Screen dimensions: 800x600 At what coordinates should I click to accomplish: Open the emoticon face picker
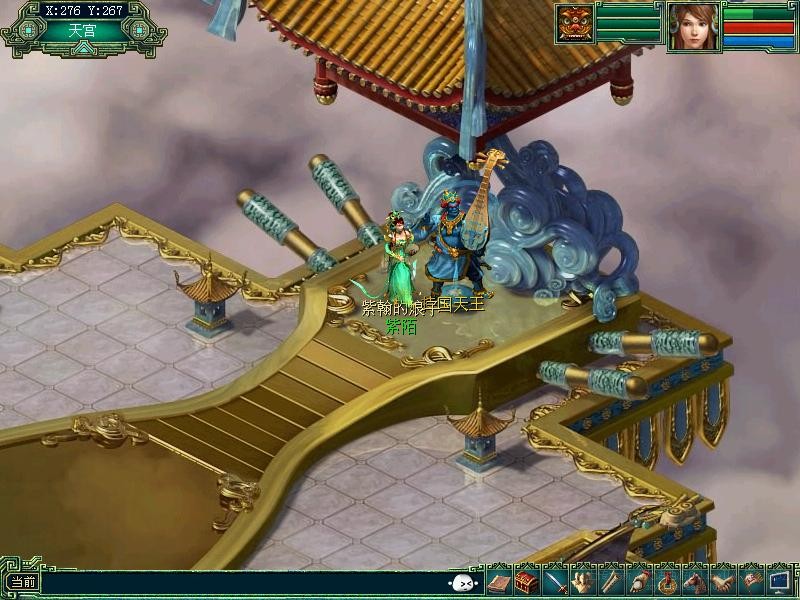(x=462, y=583)
